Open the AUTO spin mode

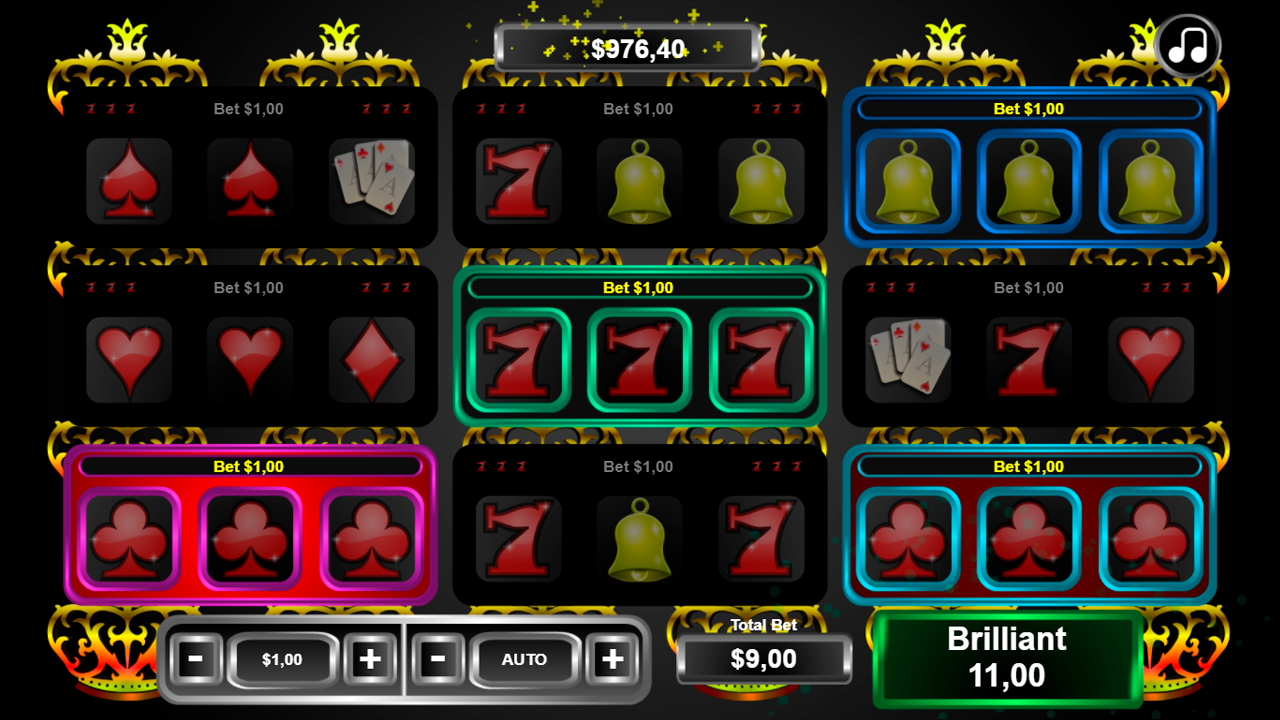[524, 660]
